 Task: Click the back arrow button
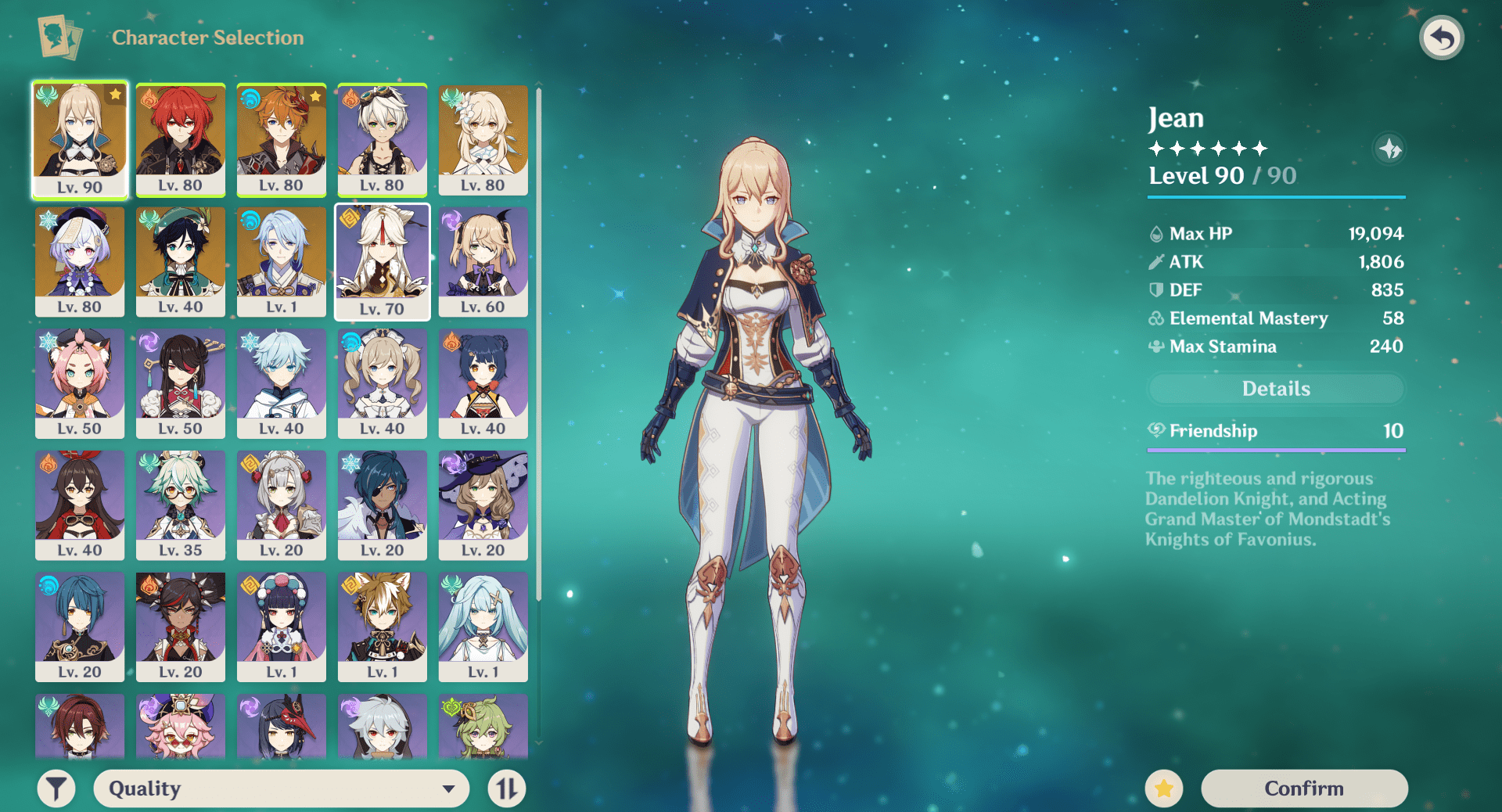[1441, 38]
